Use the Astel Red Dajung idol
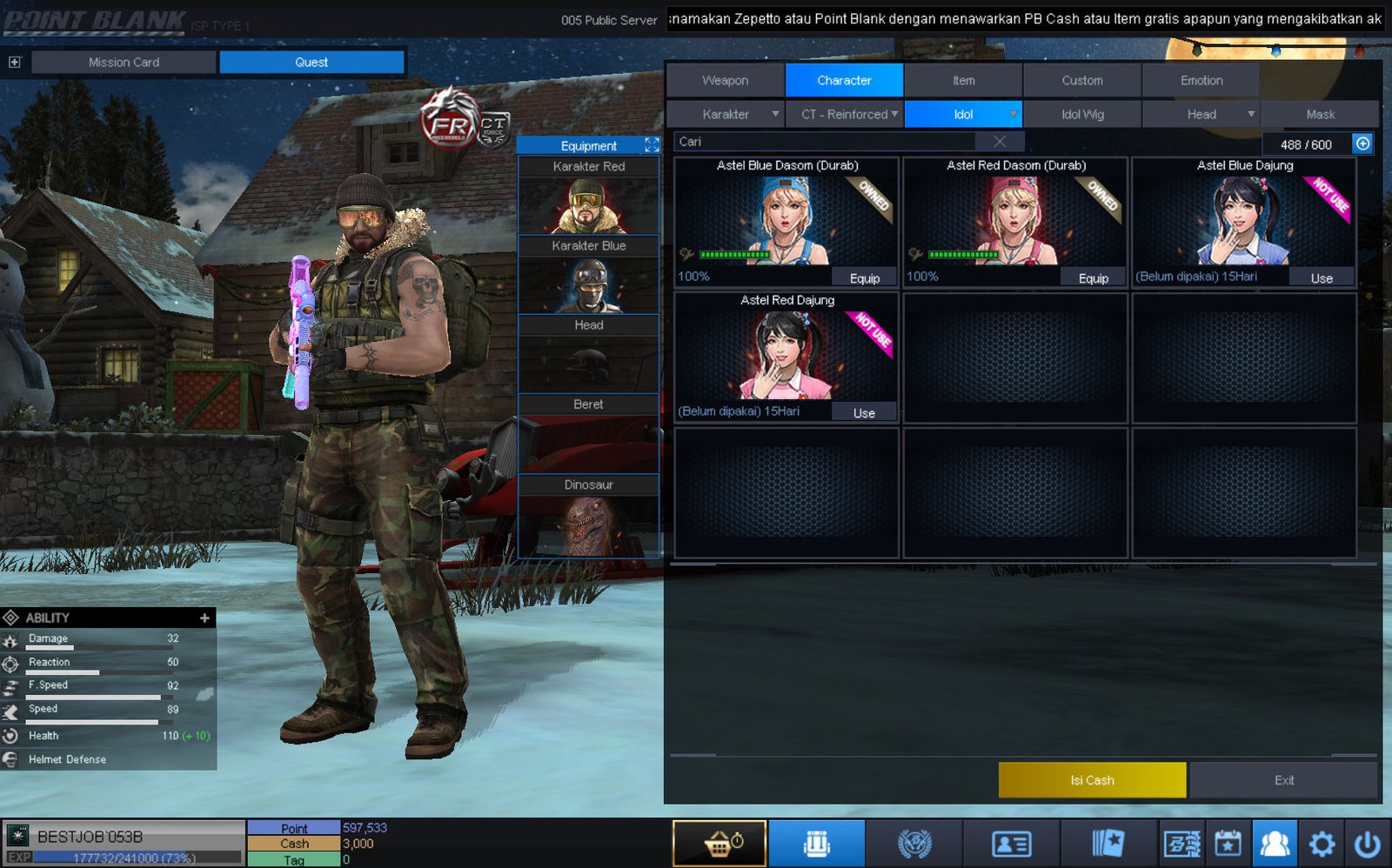 (x=864, y=413)
